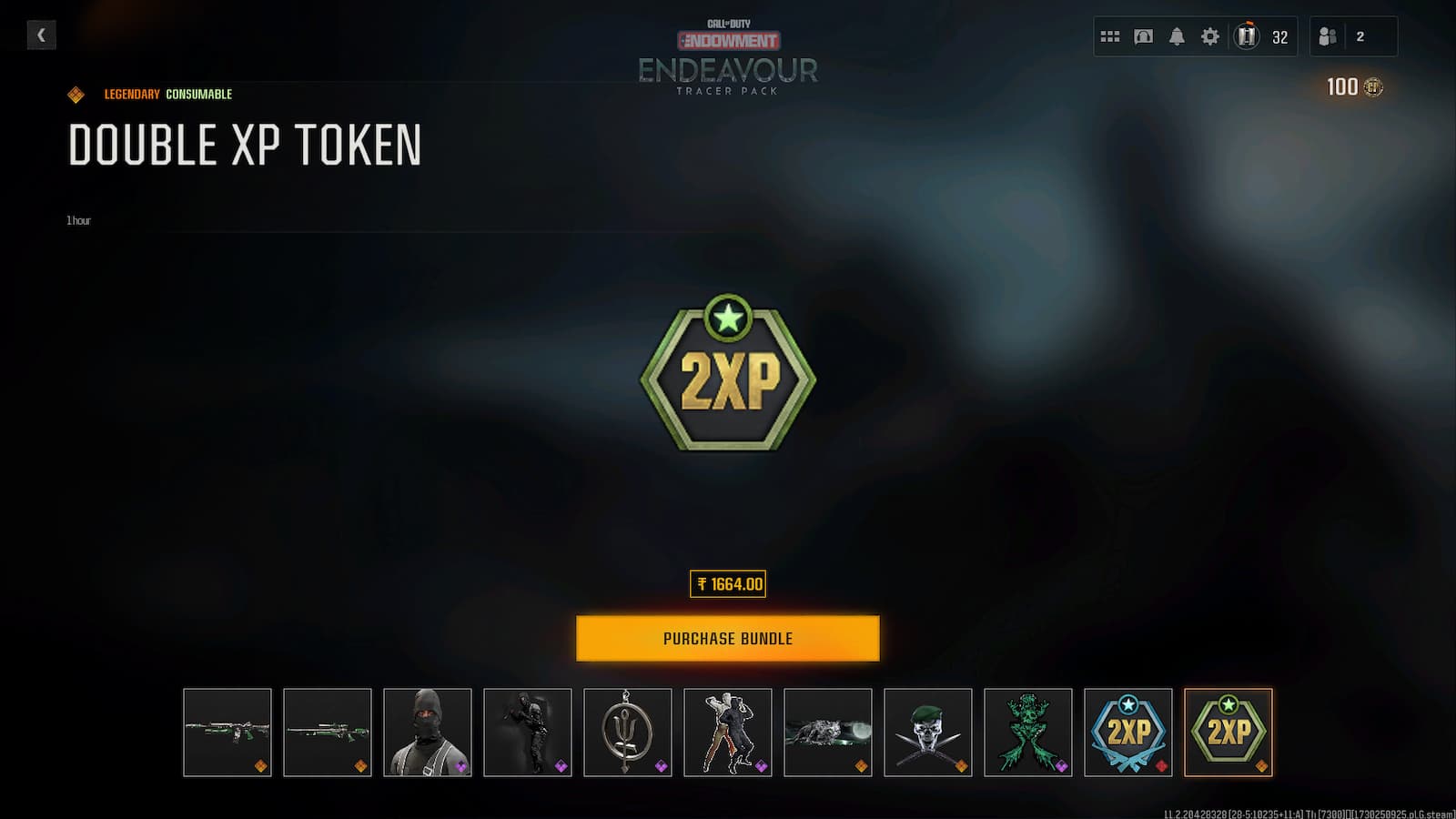The width and height of the screenshot is (1456, 819).
Task: Open the dancing operators emote thumbnail
Action: coord(727,733)
